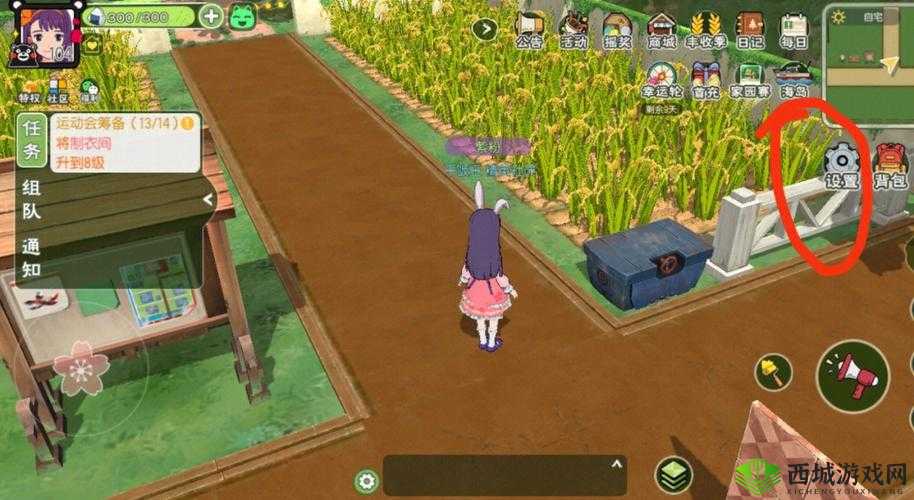Open the 家园赛 homestead contest icon
The image size is (914, 500).
[x=750, y=77]
